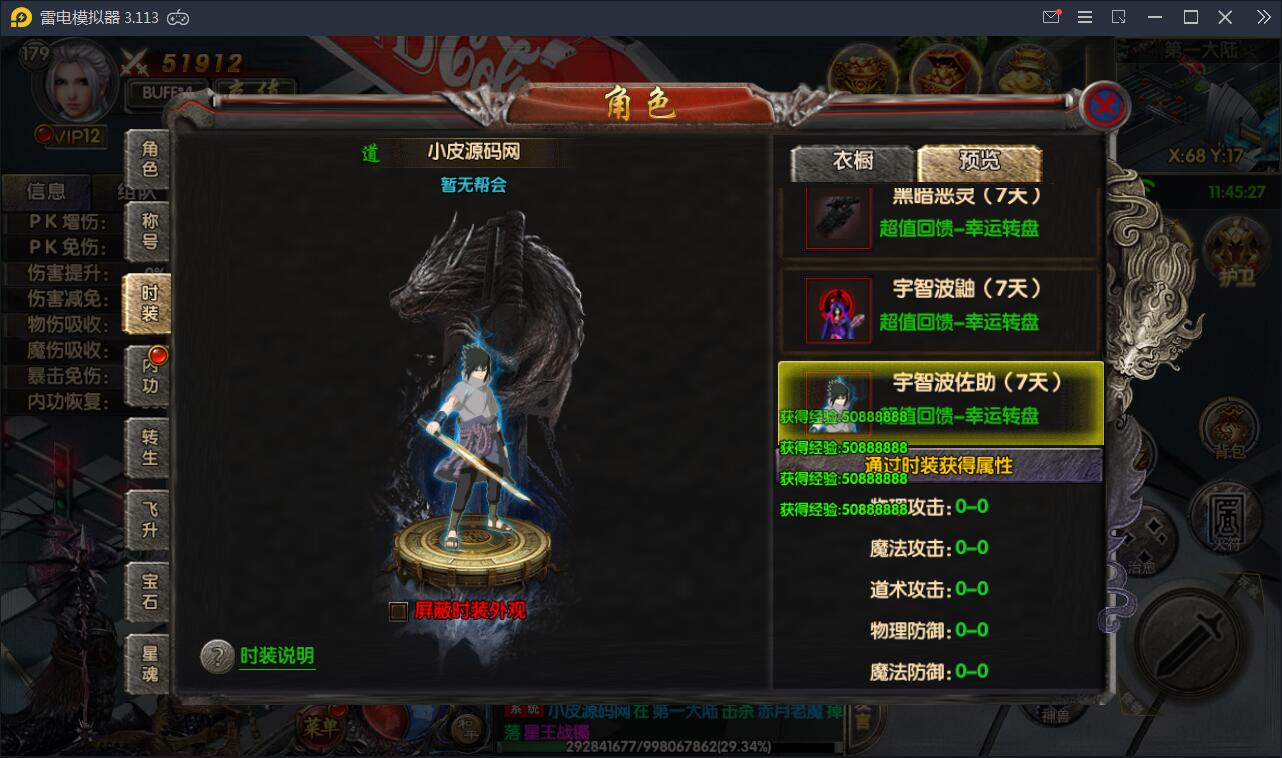Select the 黑暗恶灵（7天）item thumbnail
Image resolution: width=1282 pixels, height=758 pixels.
(838, 217)
